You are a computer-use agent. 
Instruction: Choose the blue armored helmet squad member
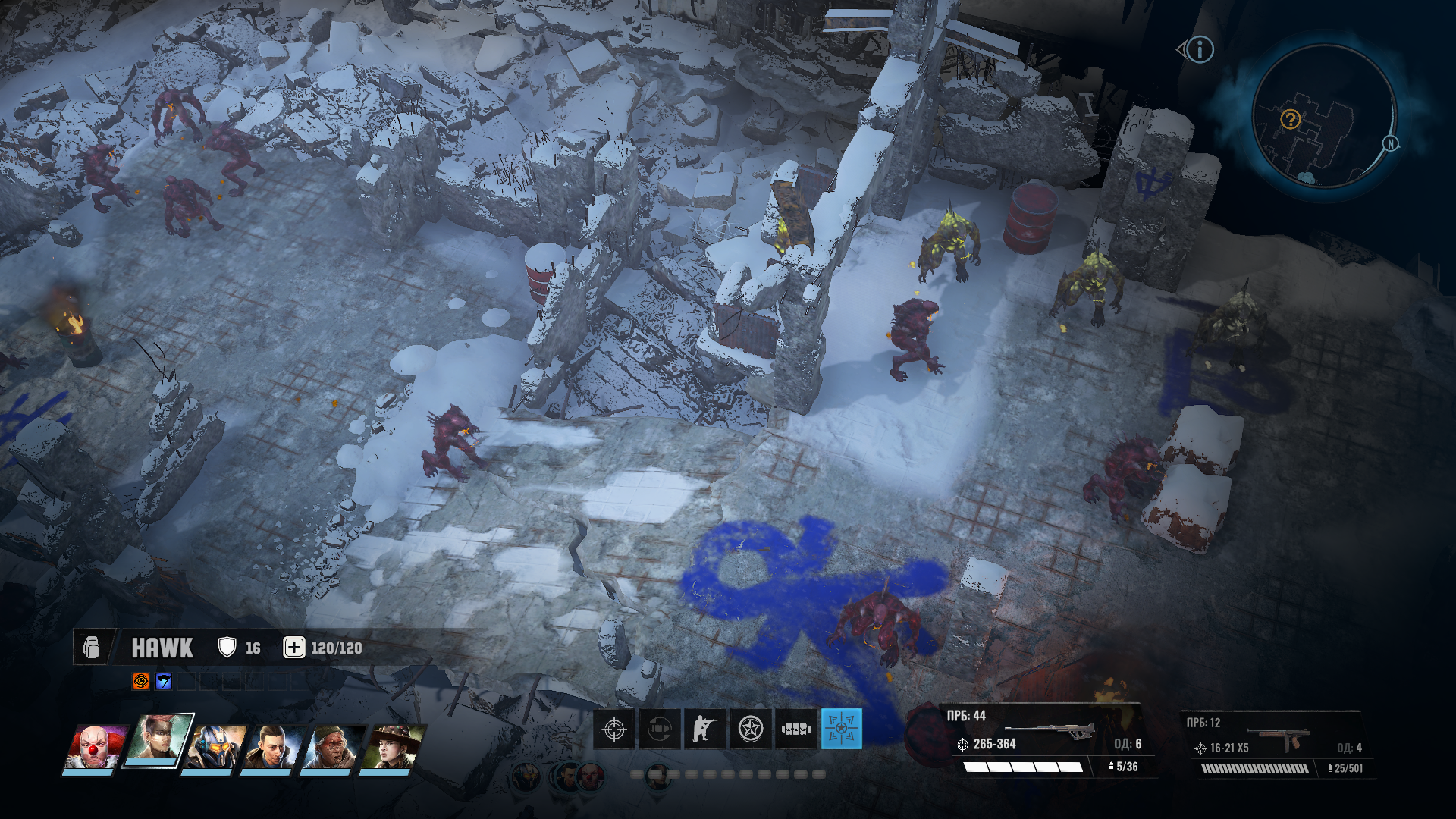coord(215,747)
